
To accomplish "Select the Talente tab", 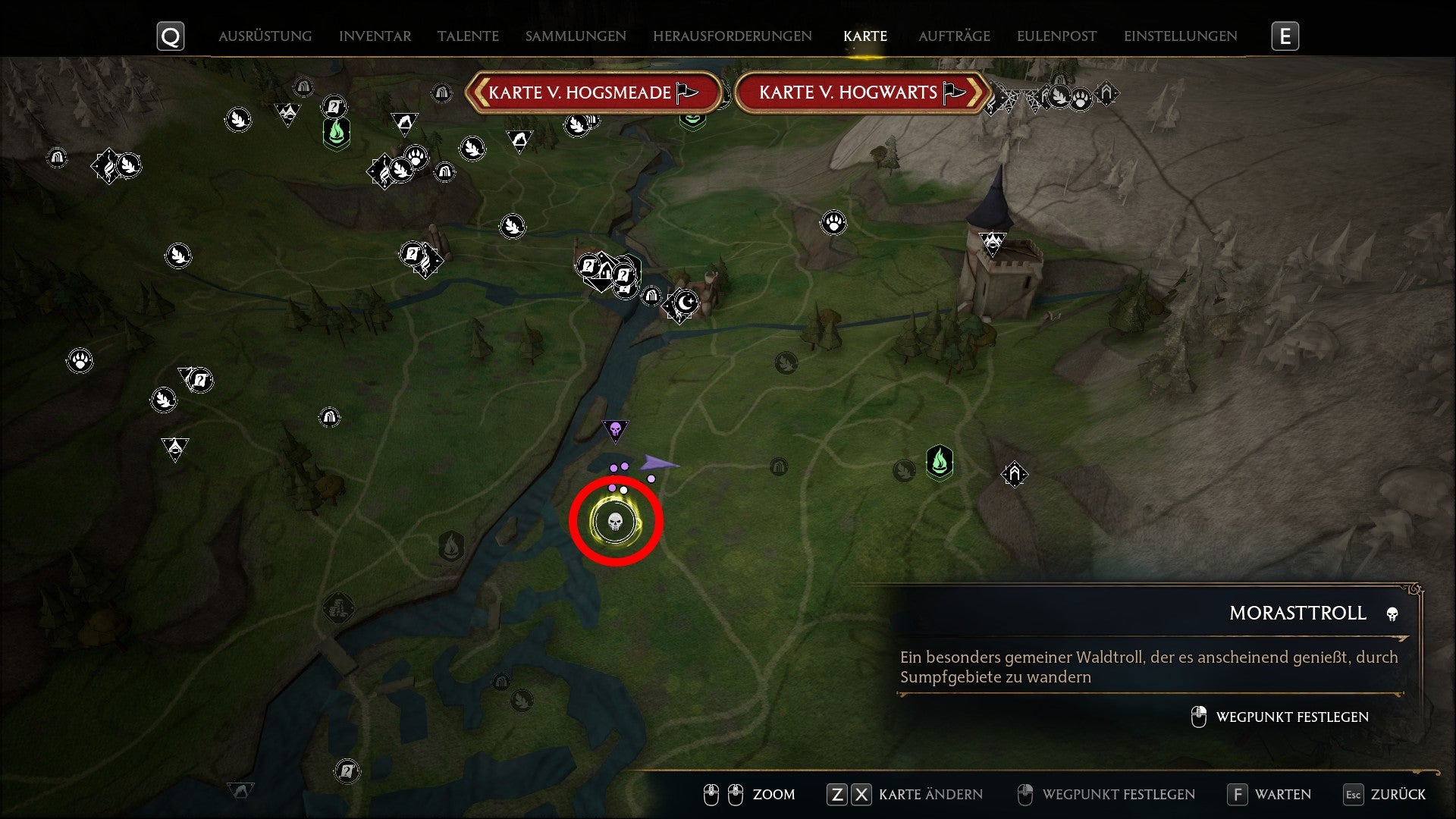I will (x=468, y=36).
